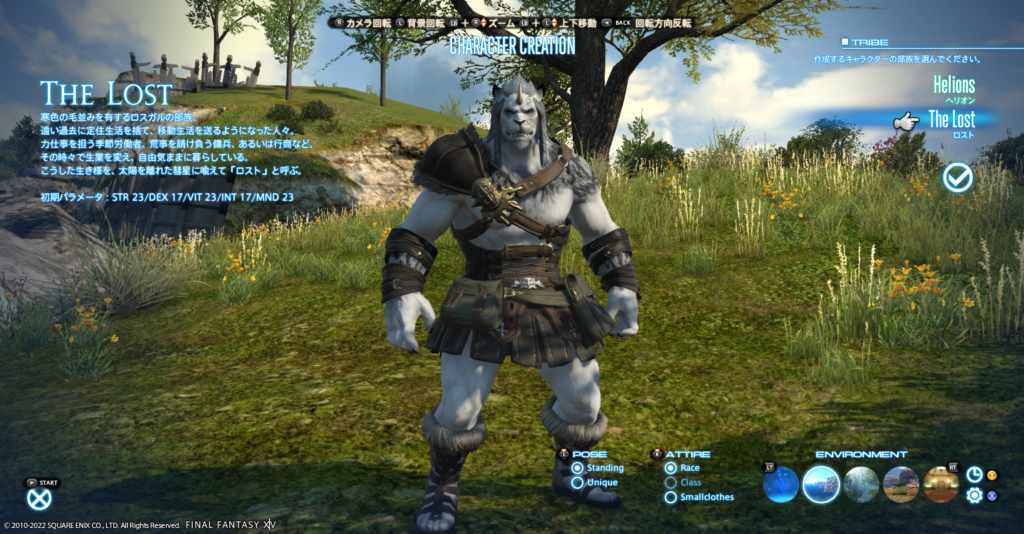Choose the misty forest environment thumbnail
The height and width of the screenshot is (534, 1024).
click(x=861, y=485)
